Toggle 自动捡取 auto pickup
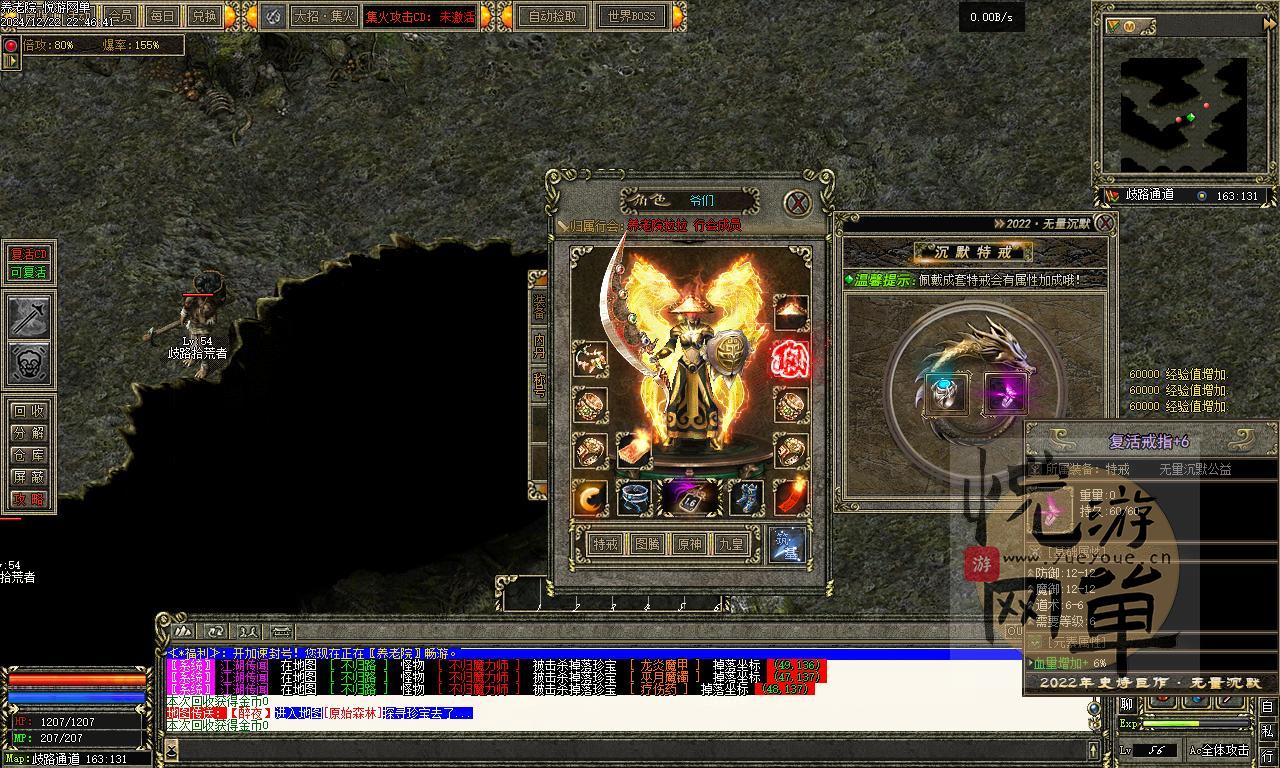The width and height of the screenshot is (1280, 768). pyautogui.click(x=553, y=16)
